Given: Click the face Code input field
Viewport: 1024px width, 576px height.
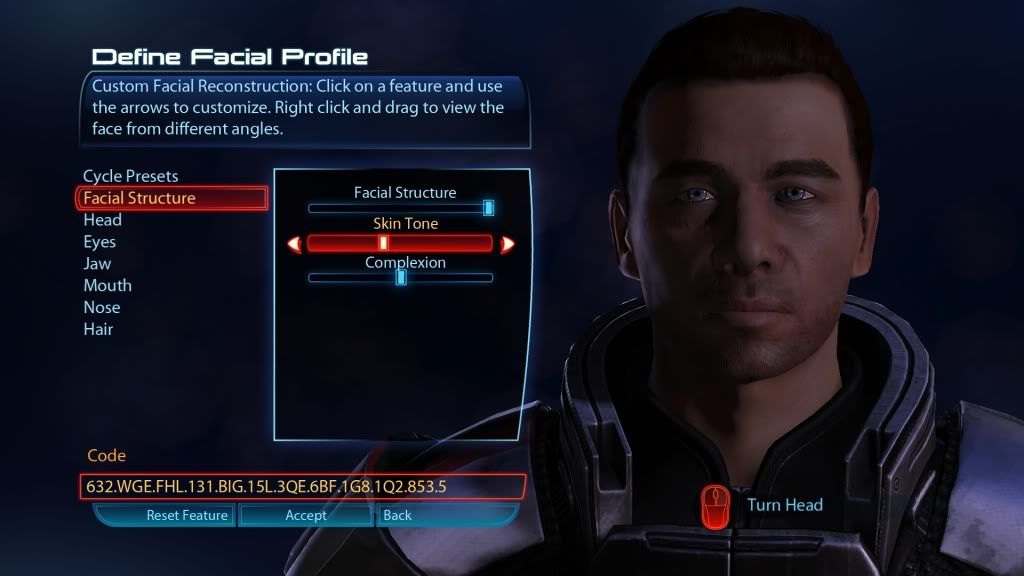Looking at the screenshot, I should (x=300, y=487).
